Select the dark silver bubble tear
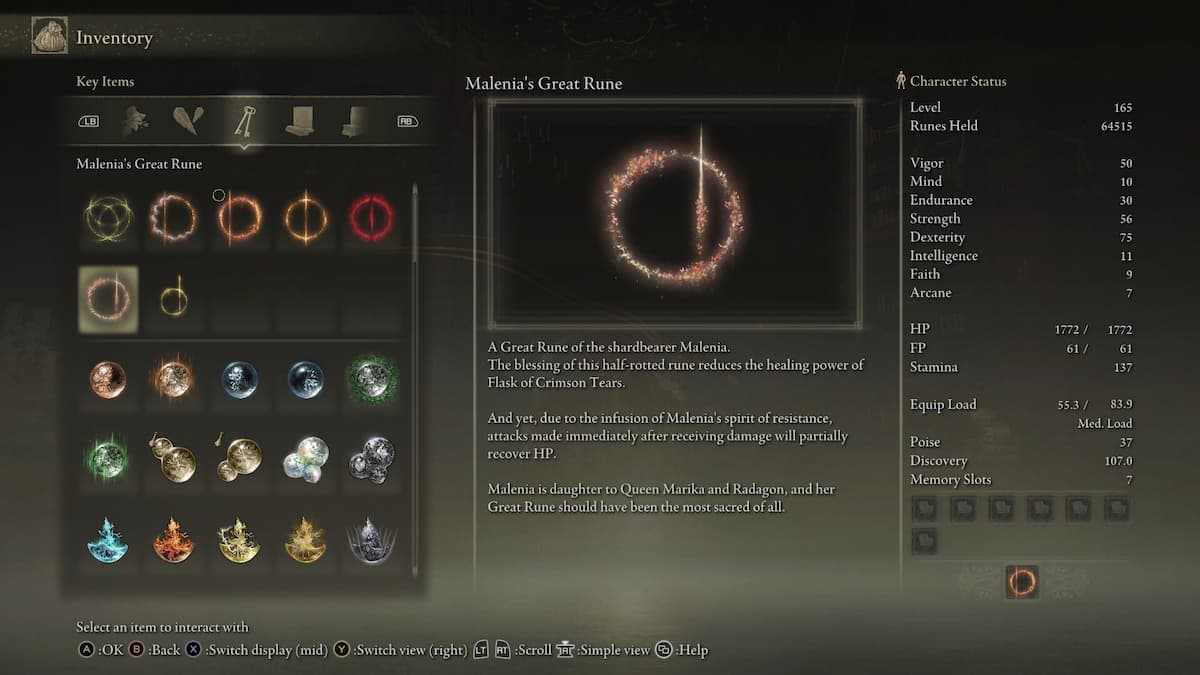This screenshot has width=1200, height=675. 372,458
